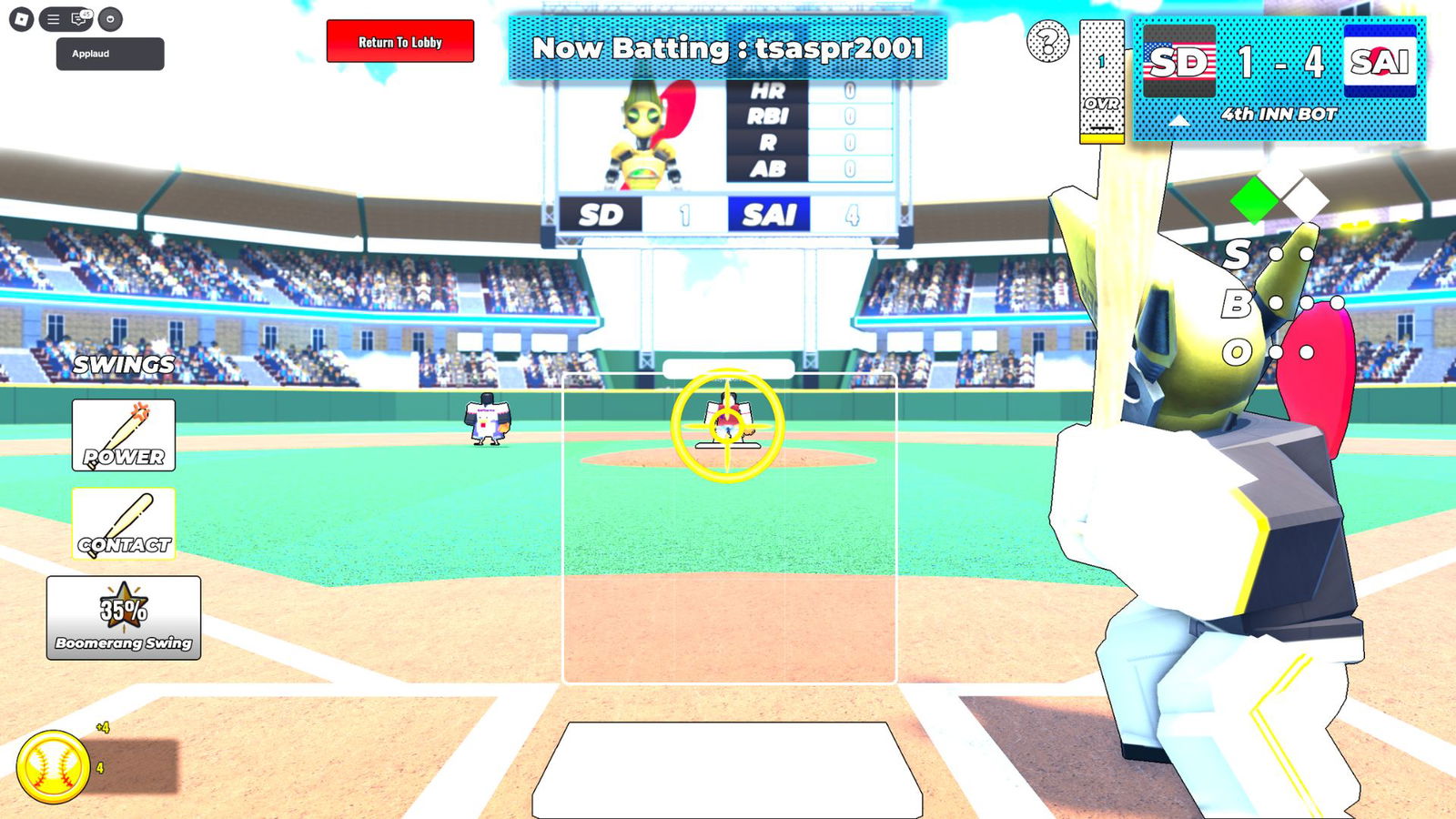Click the Return To Lobby button
The width and height of the screenshot is (1456, 819).
coord(400,42)
